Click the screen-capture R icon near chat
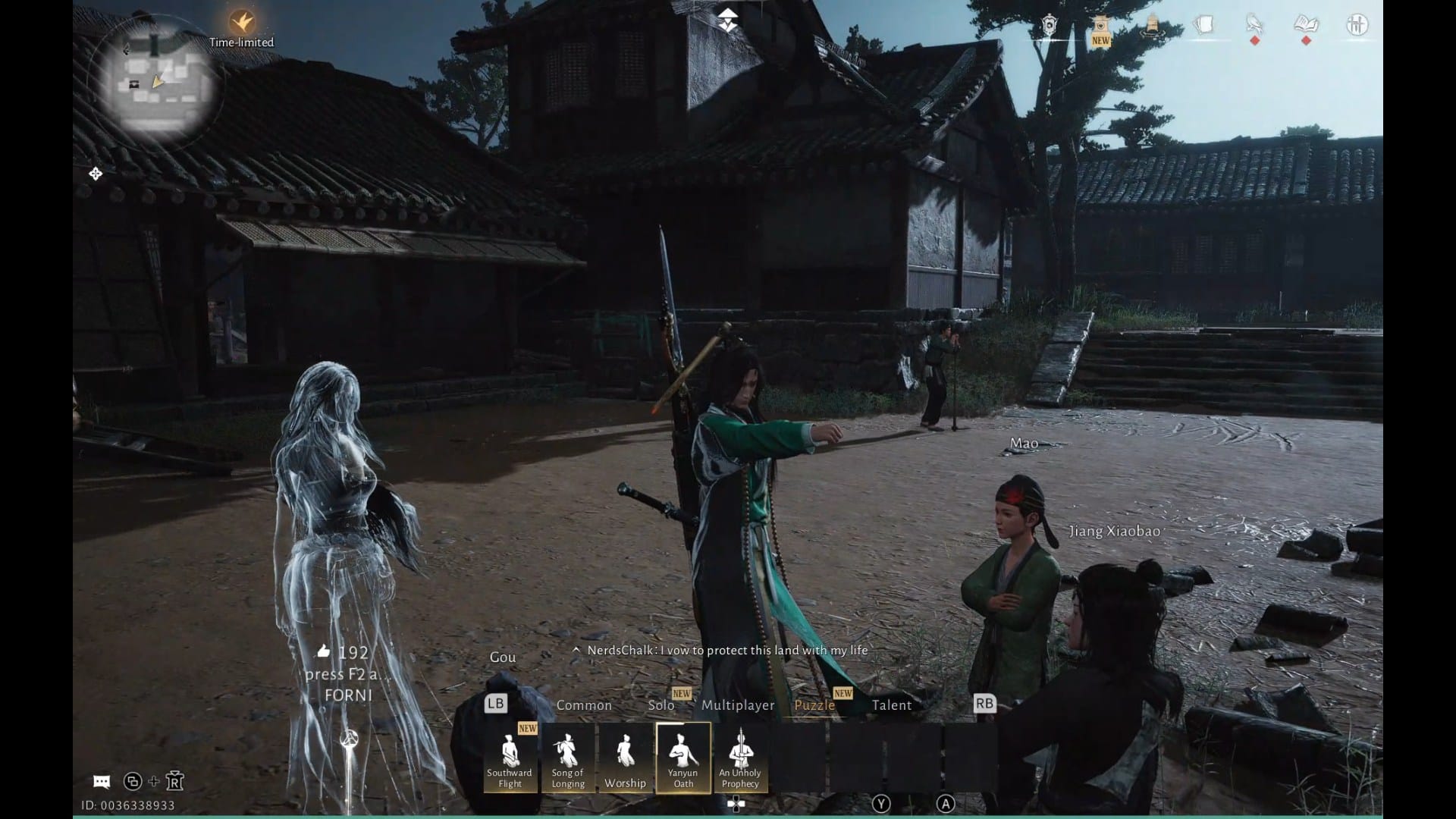Screen dimensions: 1456x819 tap(176, 781)
